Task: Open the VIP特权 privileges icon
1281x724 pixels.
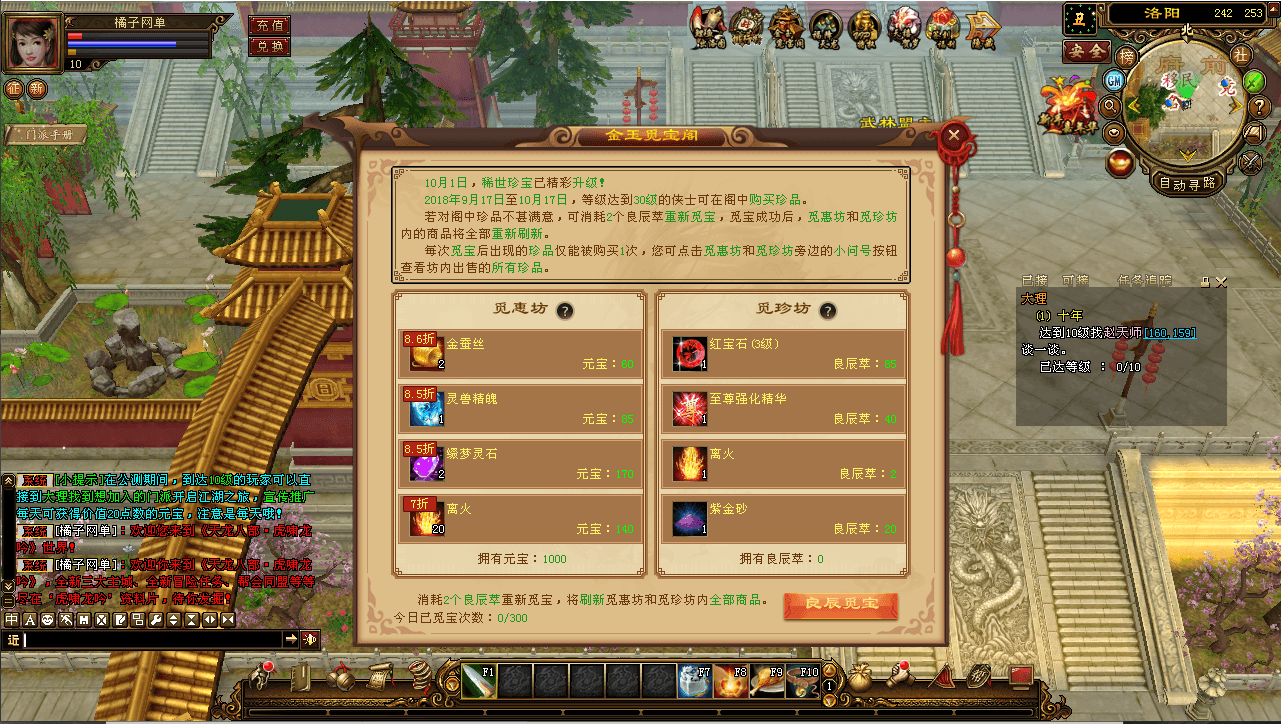Action: coord(866,25)
